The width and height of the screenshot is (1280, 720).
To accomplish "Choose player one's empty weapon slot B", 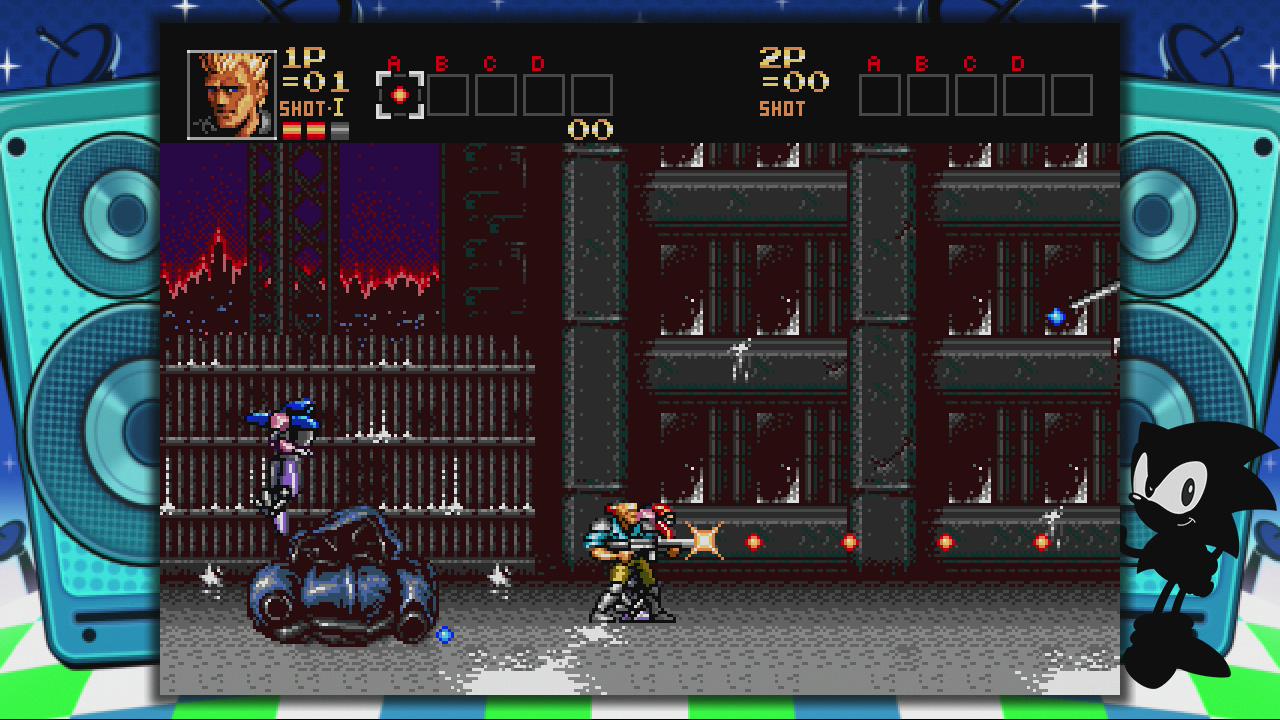I will [x=448, y=95].
